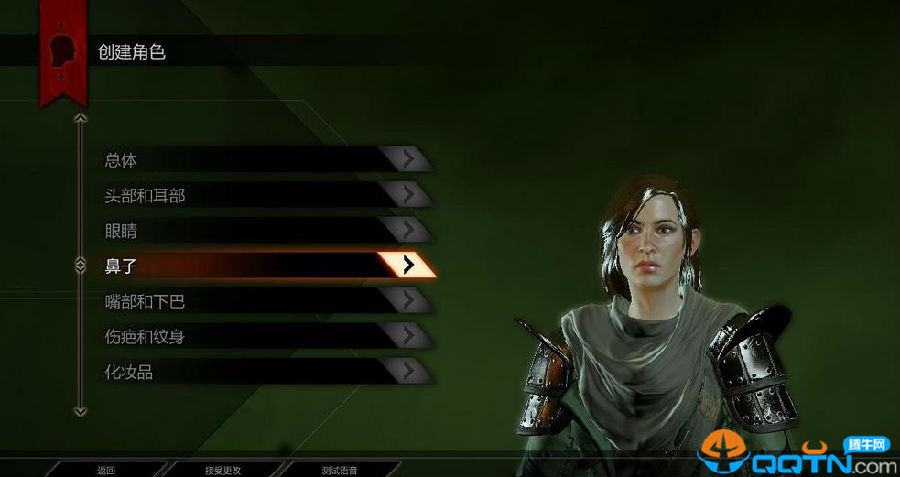Accept changes with 接受更改

tap(223, 469)
